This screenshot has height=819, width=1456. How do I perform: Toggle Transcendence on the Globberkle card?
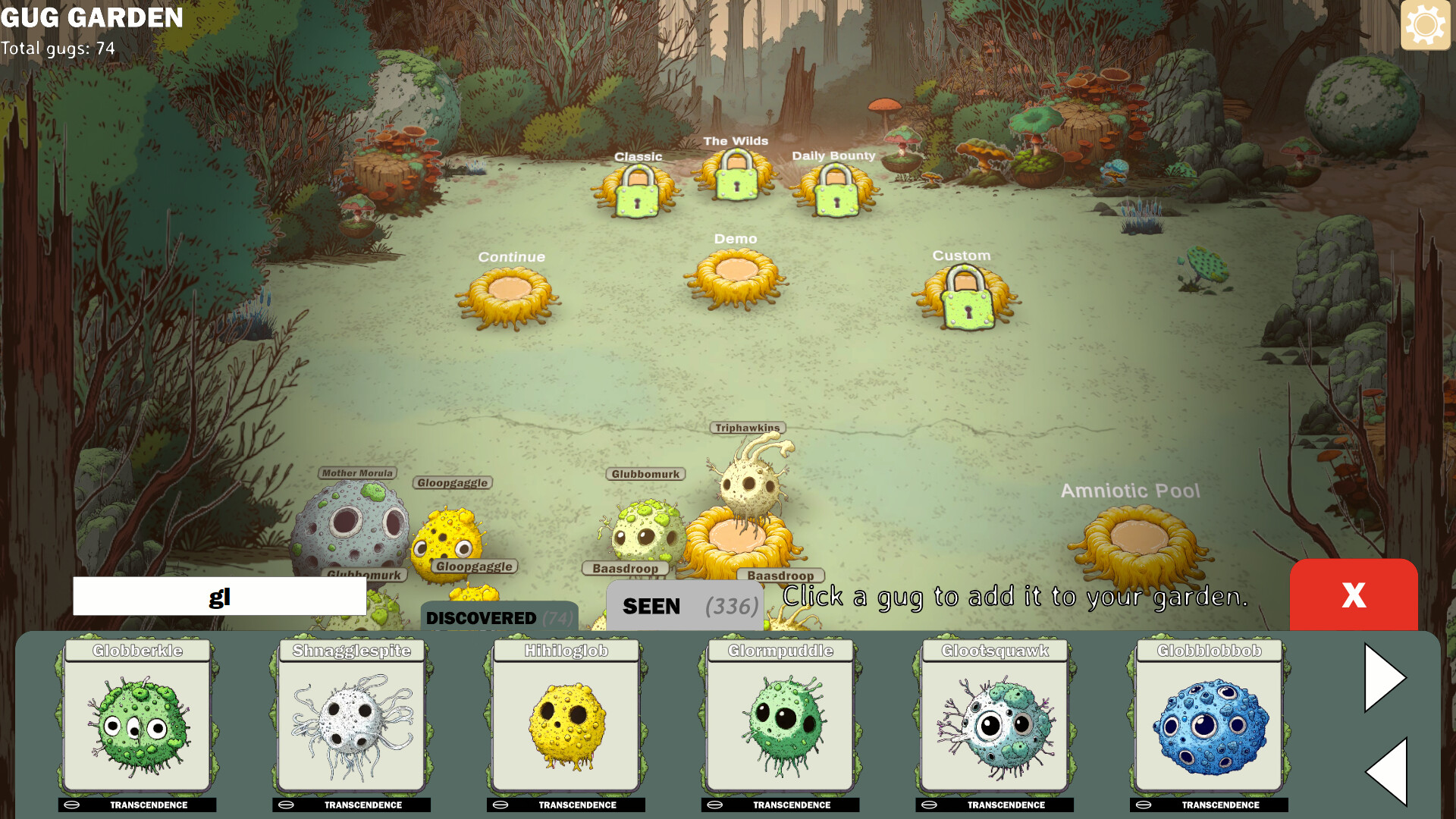pyautogui.click(x=136, y=805)
